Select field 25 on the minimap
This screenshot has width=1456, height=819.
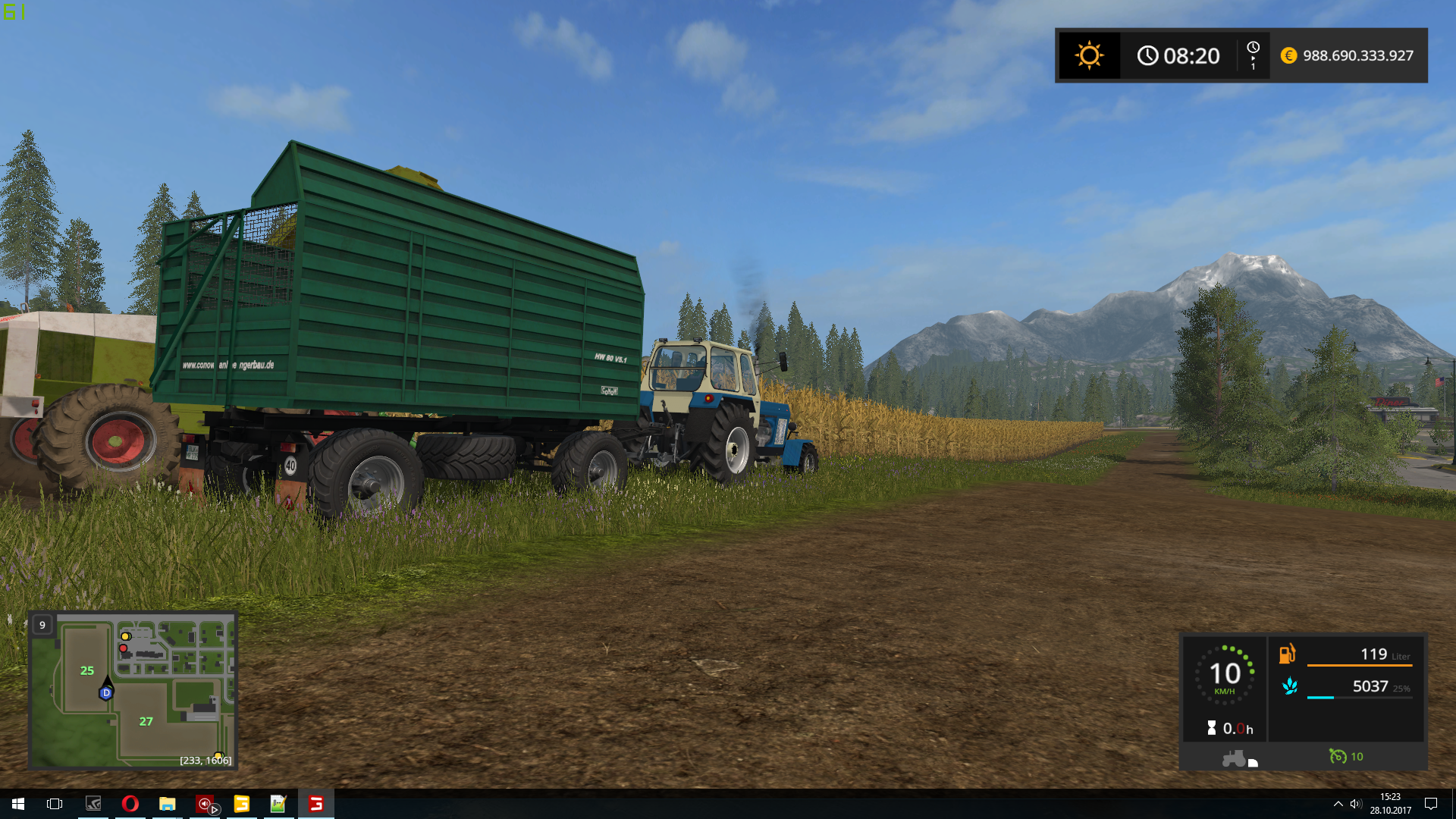tap(87, 671)
